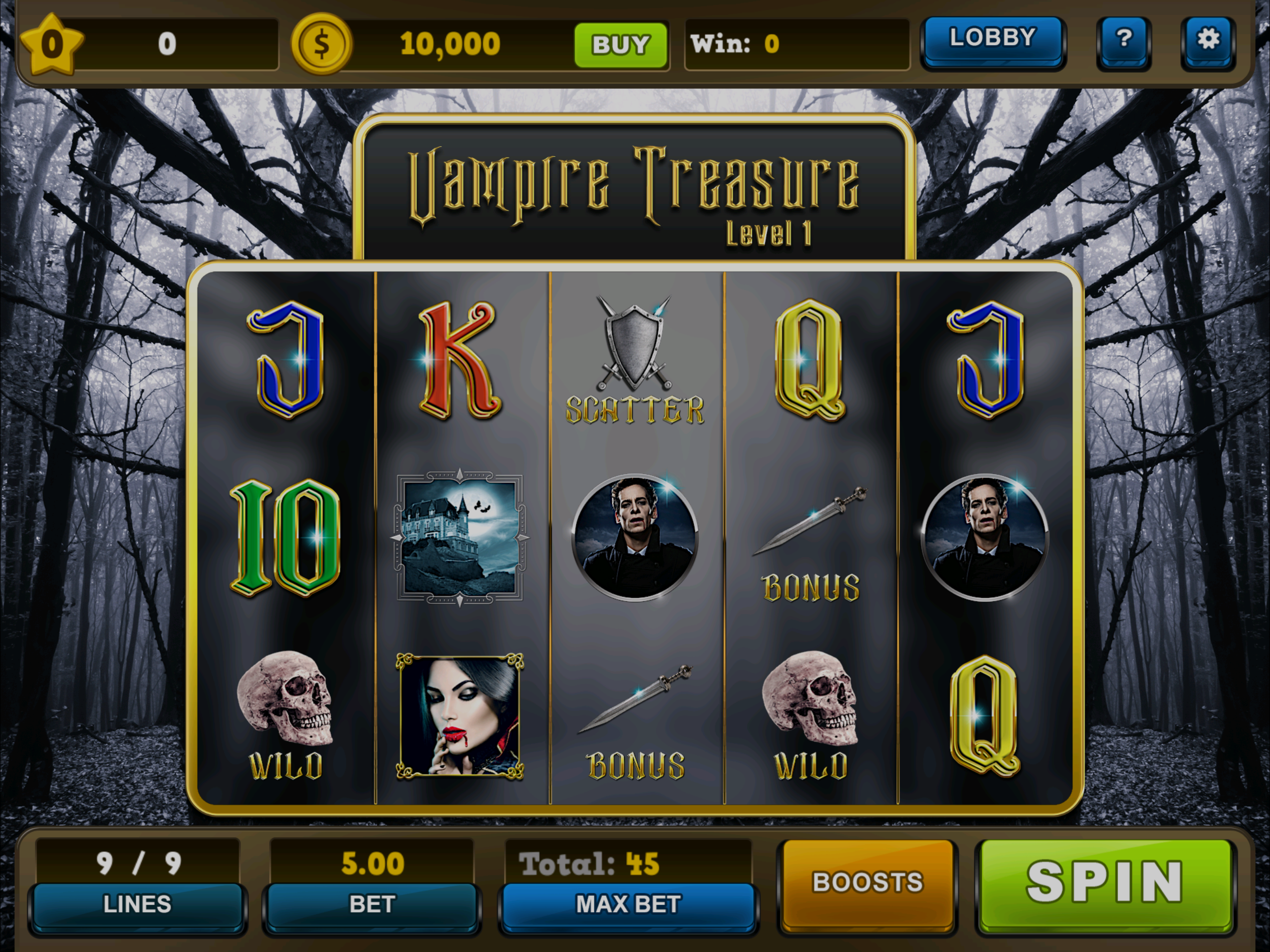This screenshot has height=952, width=1270.
Task: Return to the LOBBY
Action: (x=992, y=40)
